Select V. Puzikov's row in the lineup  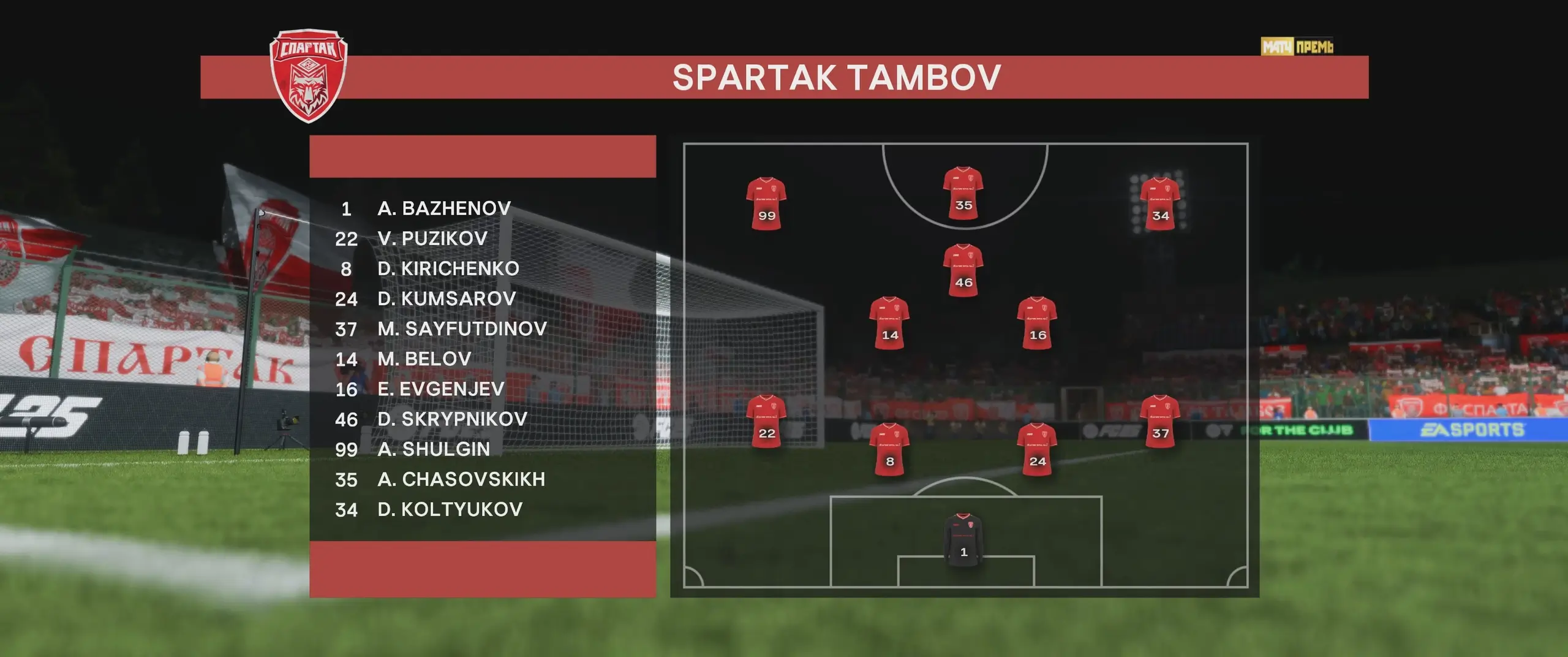tap(432, 238)
